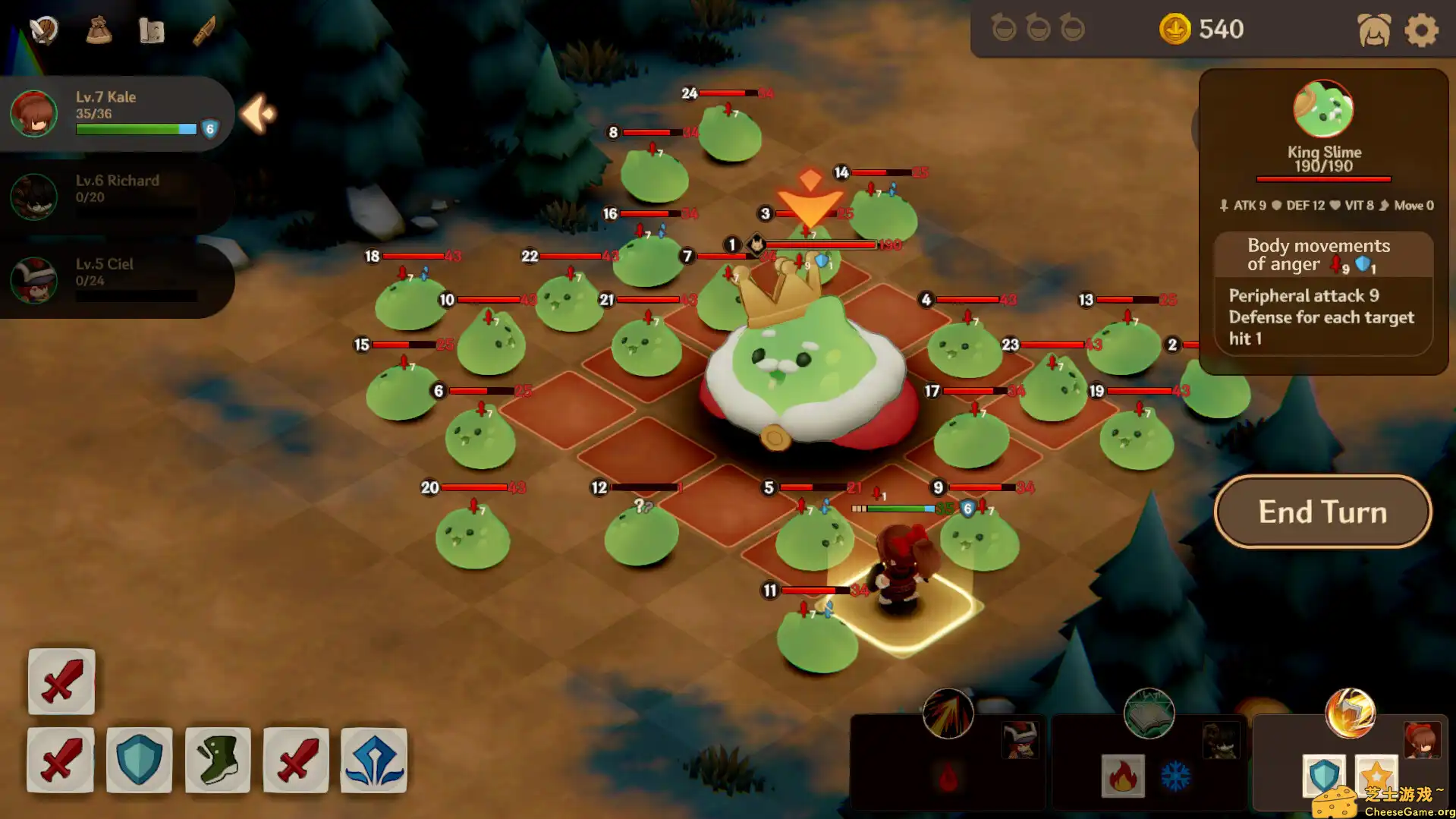Viewport: 1456px width, 819px height.
Task: Open the inventory bag
Action: 99,29
